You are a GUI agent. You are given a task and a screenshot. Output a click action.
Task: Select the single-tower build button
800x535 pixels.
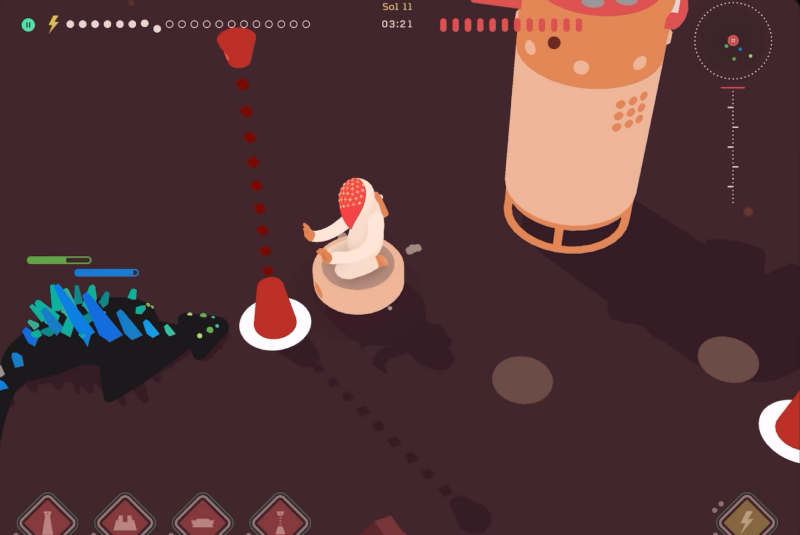click(47, 519)
